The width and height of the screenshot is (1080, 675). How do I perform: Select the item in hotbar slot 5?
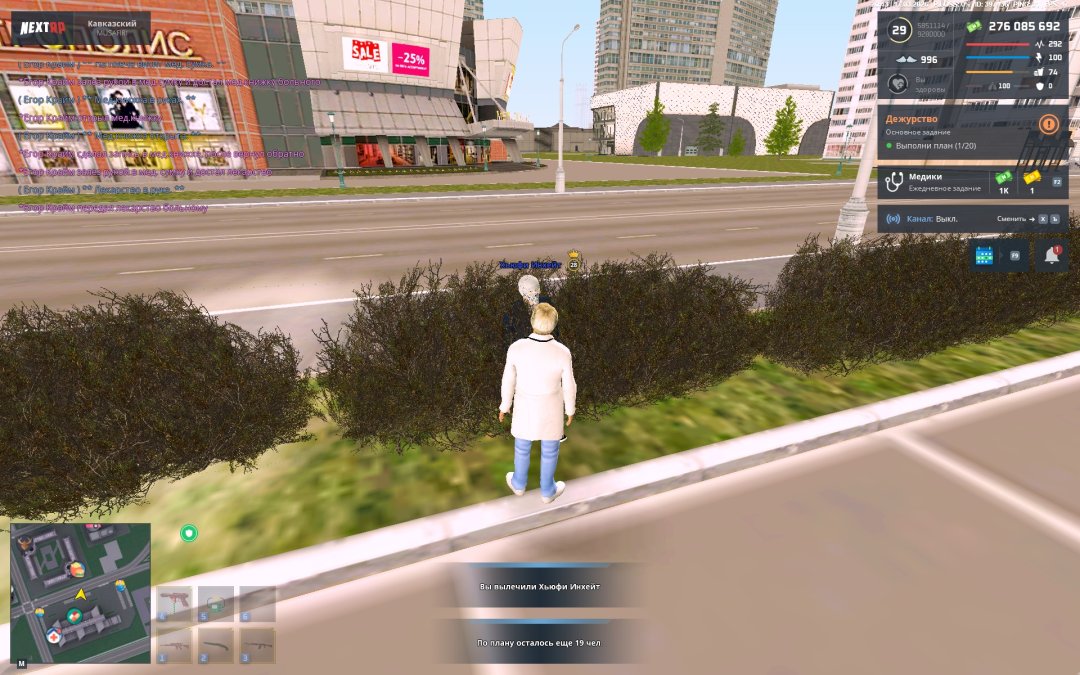pyautogui.click(x=215, y=604)
